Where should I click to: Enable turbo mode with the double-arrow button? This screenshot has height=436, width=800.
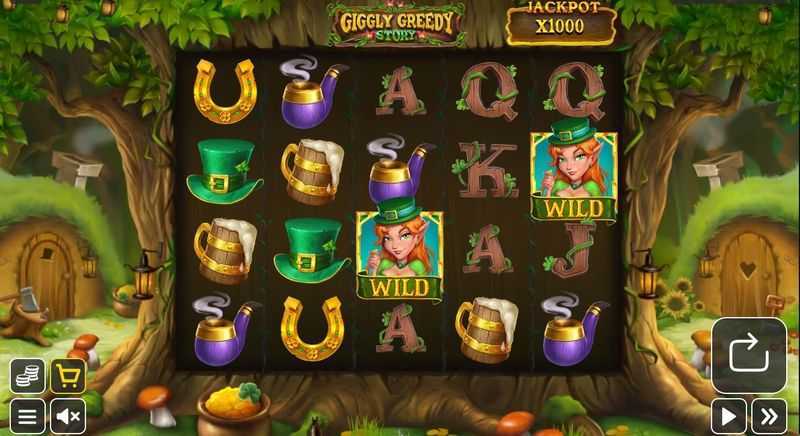[x=768, y=416]
